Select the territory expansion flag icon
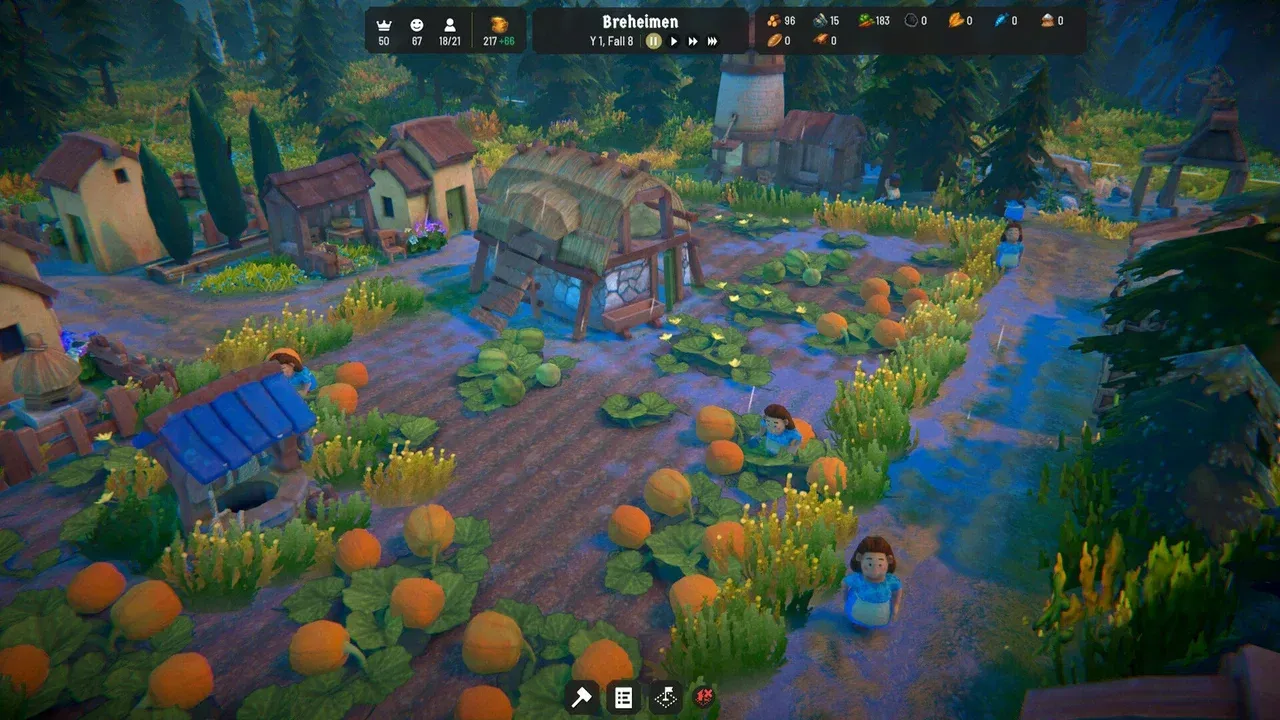The image size is (1280, 720). pos(664,697)
